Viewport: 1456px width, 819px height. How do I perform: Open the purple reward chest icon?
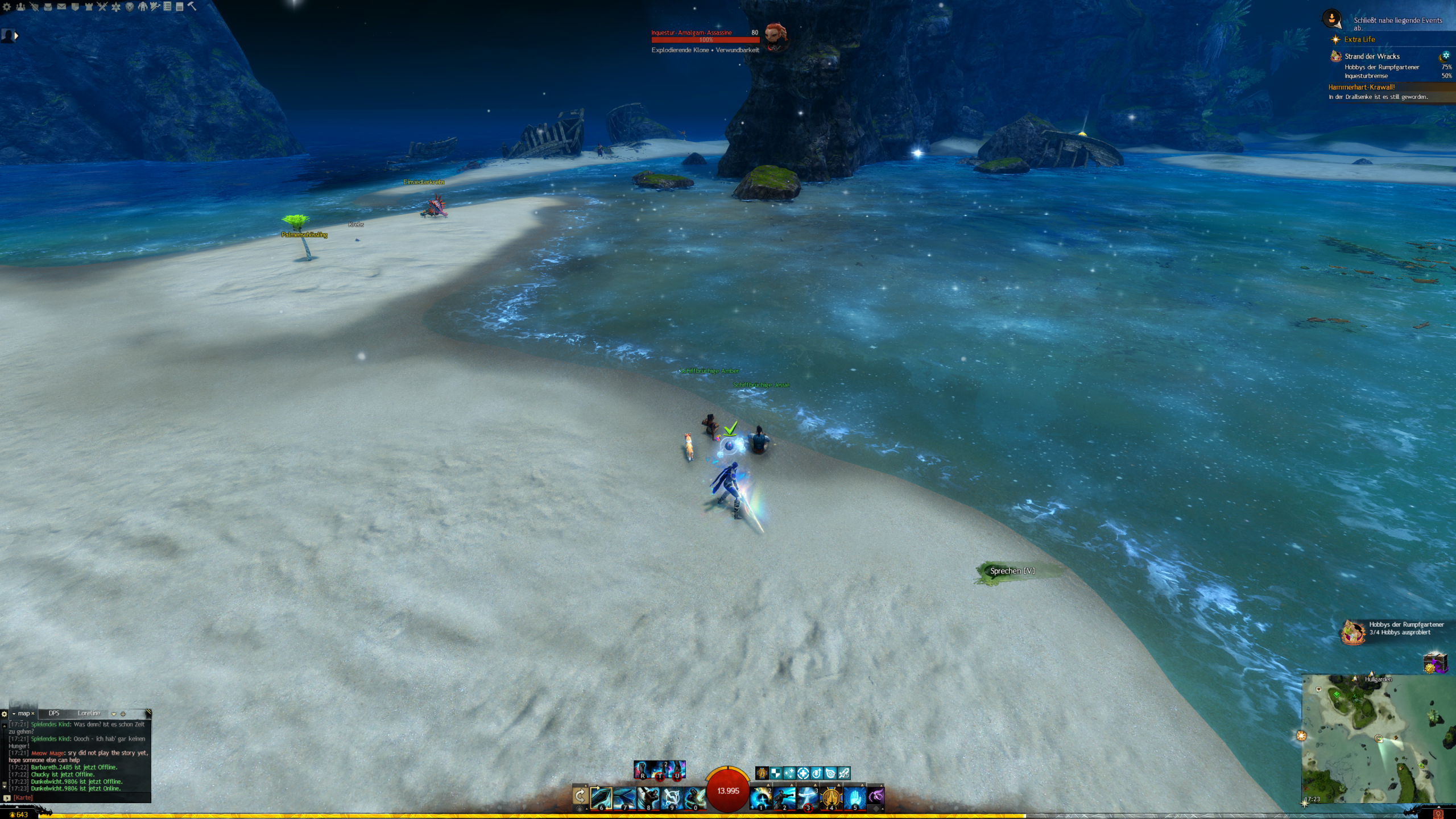pos(1434,663)
